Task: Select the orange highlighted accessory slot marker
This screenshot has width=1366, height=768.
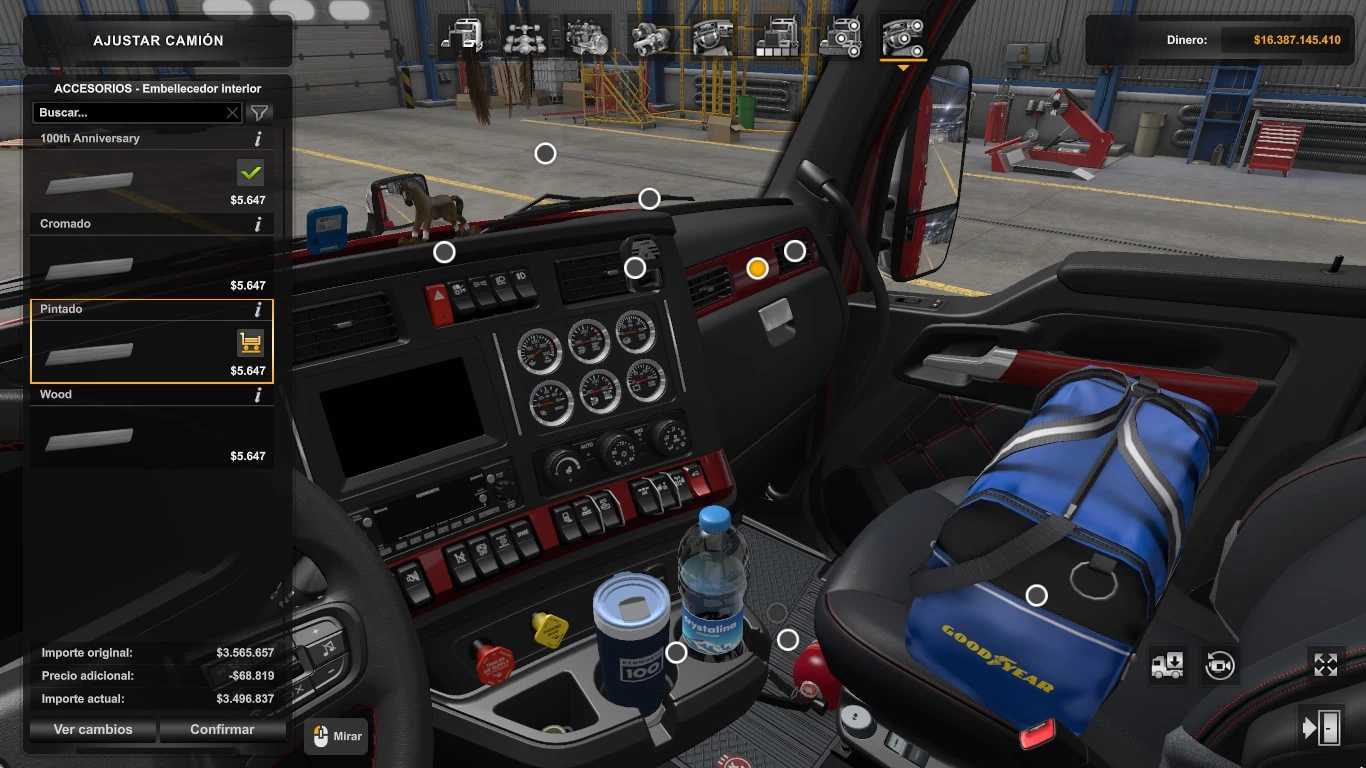Action: tap(757, 268)
